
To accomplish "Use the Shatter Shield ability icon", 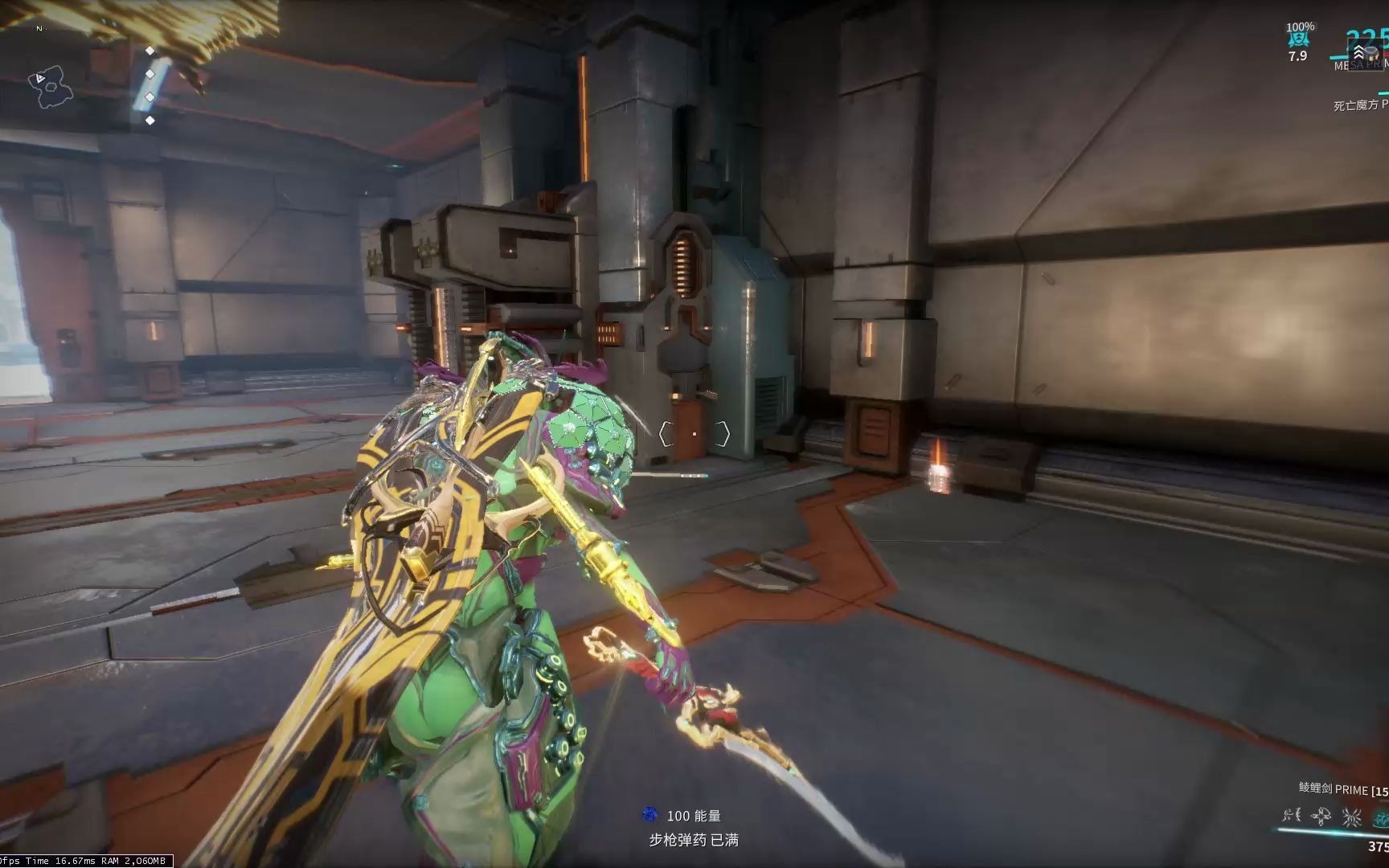I will pos(1351,817).
